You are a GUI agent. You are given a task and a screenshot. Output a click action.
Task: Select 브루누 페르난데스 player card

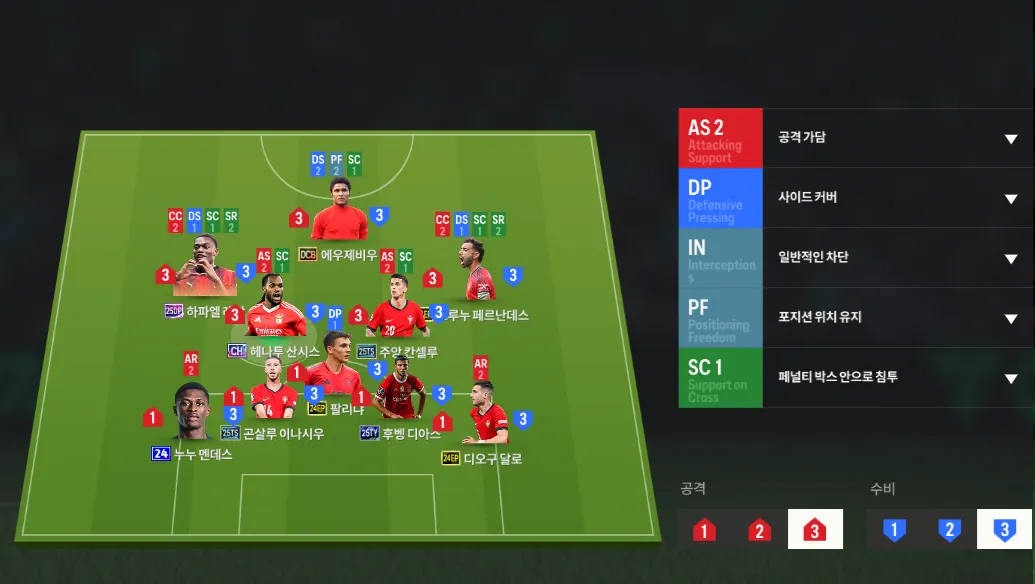pos(476,272)
